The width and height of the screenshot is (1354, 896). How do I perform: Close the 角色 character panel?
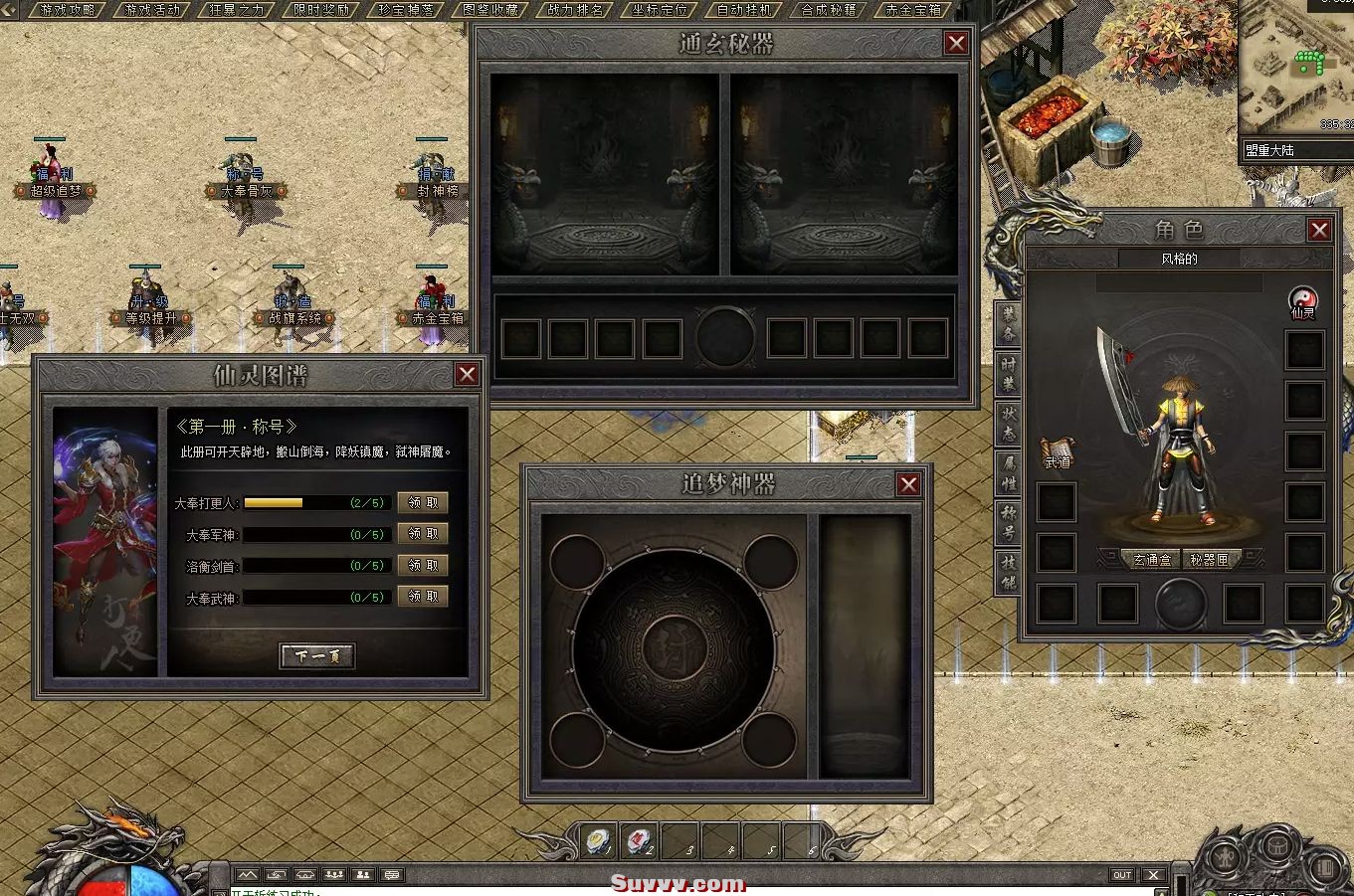pyautogui.click(x=1319, y=231)
